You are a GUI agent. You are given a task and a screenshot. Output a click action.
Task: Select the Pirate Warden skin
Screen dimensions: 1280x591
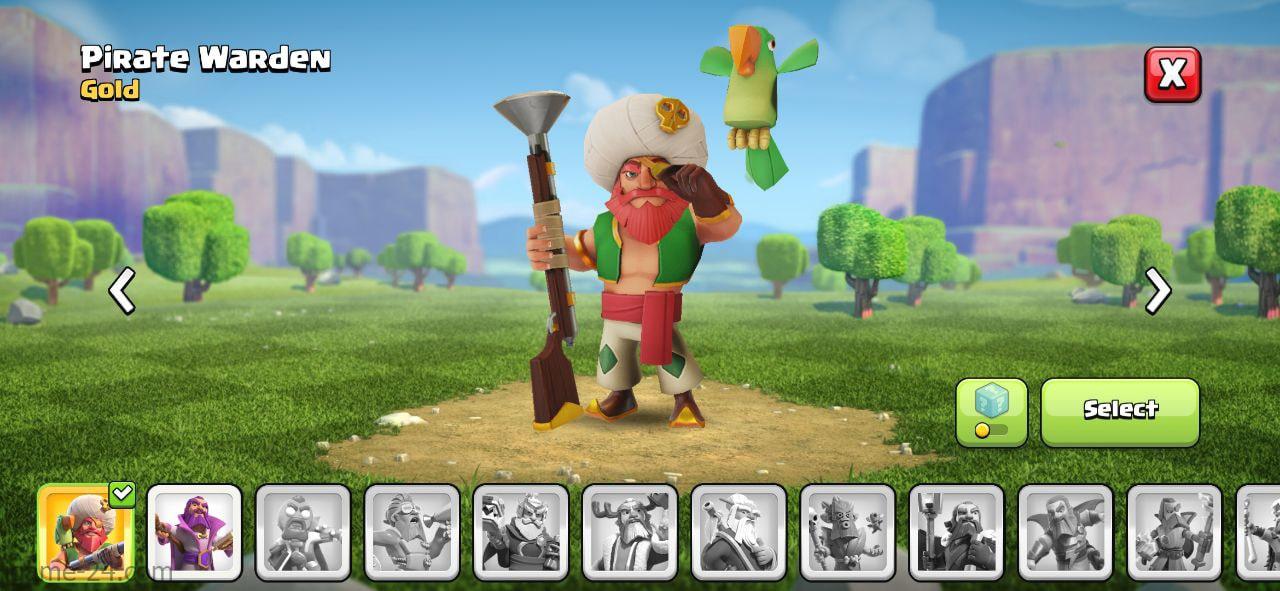click(x=1120, y=411)
